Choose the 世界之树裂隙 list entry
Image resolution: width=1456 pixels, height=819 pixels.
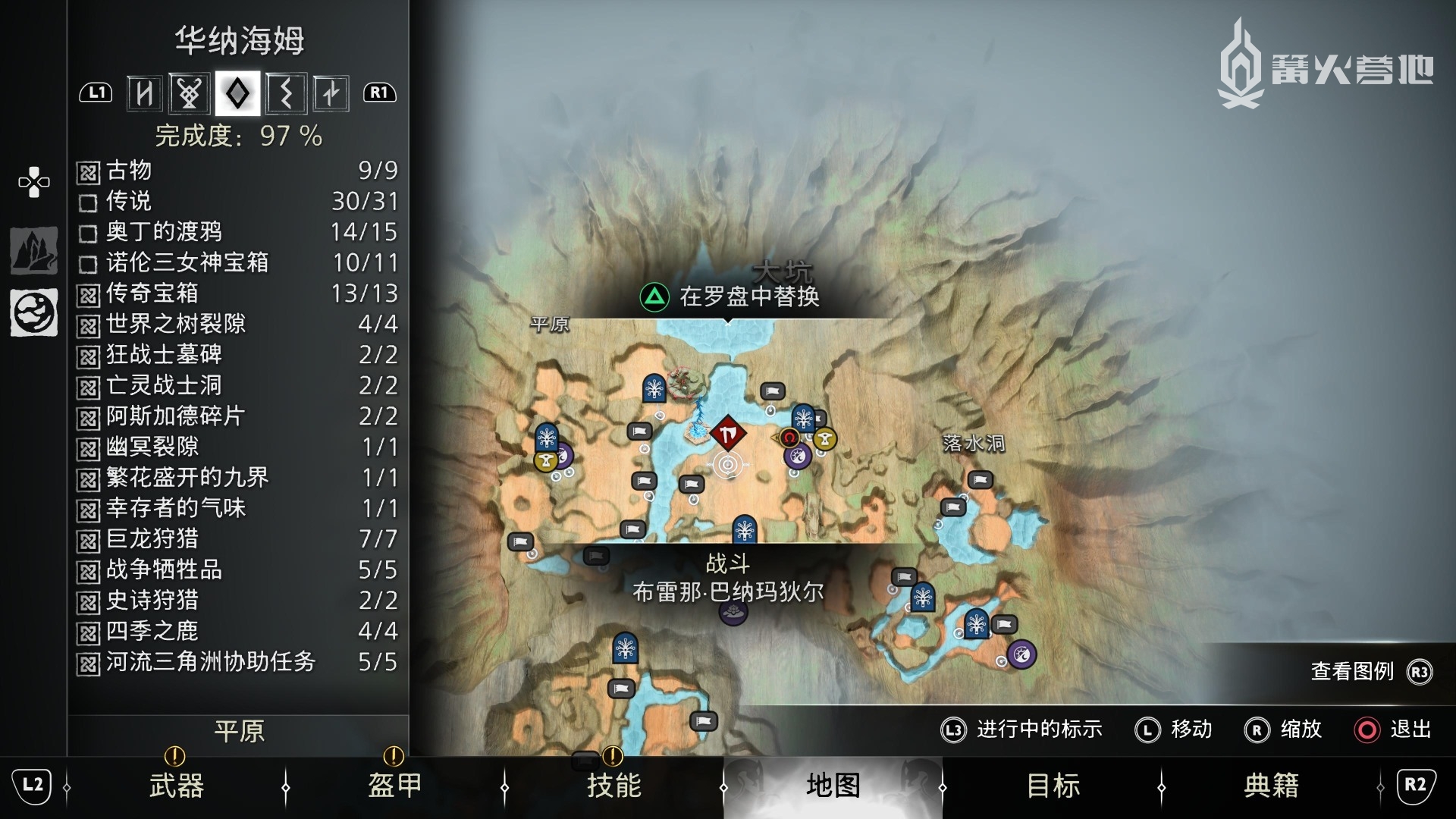pyautogui.click(x=237, y=324)
